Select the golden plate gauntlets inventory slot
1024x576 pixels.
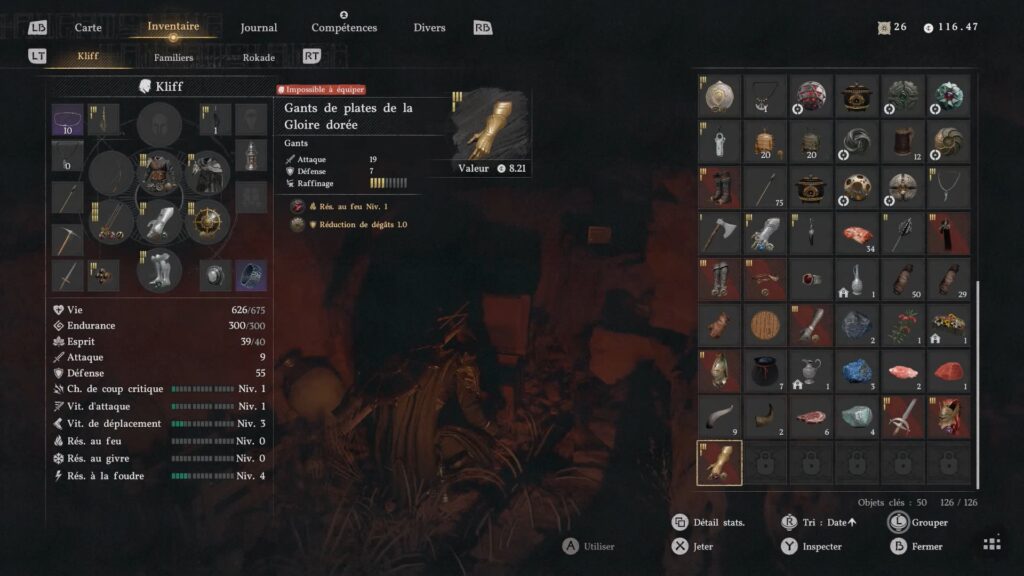(x=719, y=463)
